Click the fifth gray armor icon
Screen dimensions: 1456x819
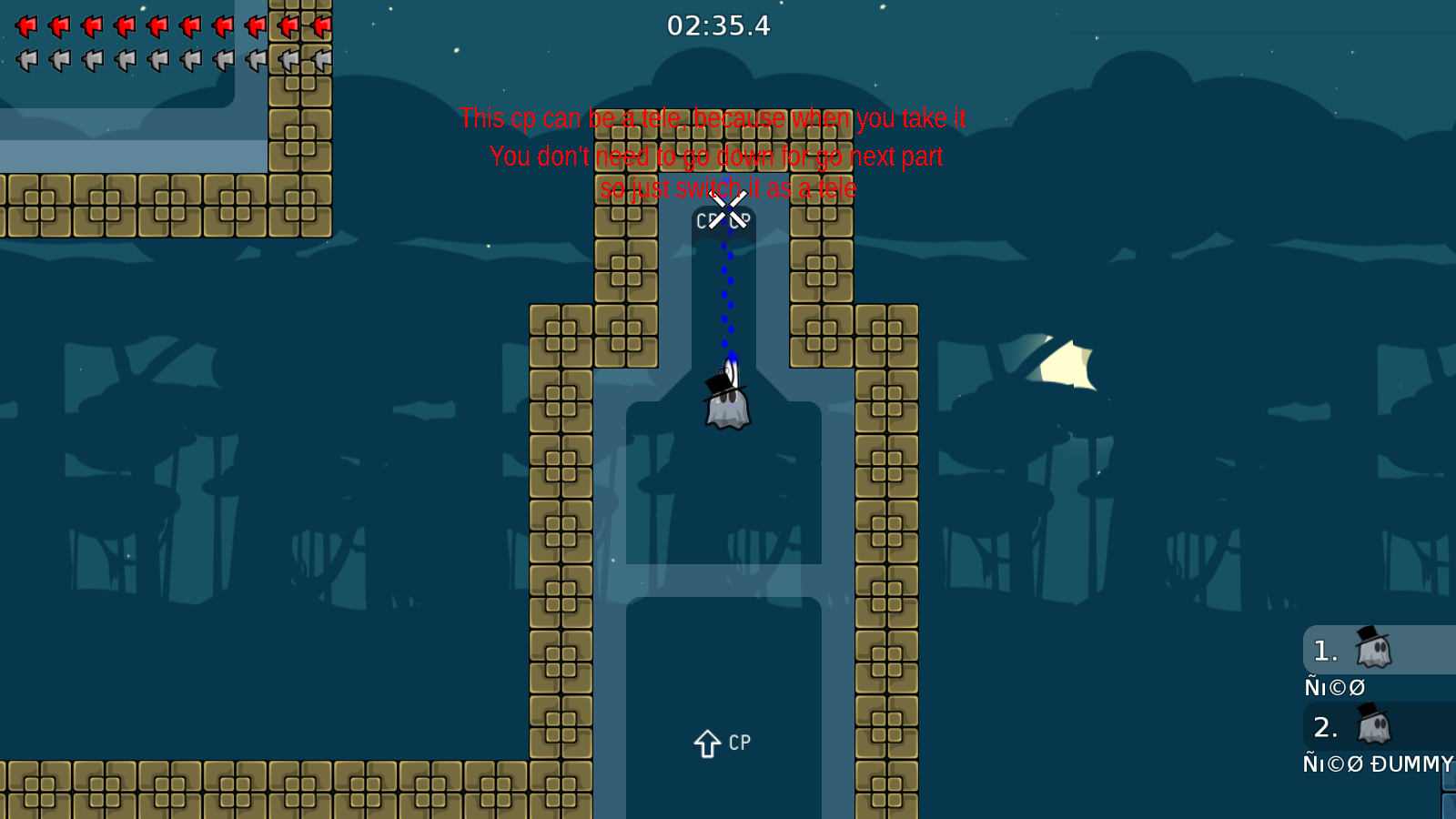(x=157, y=60)
